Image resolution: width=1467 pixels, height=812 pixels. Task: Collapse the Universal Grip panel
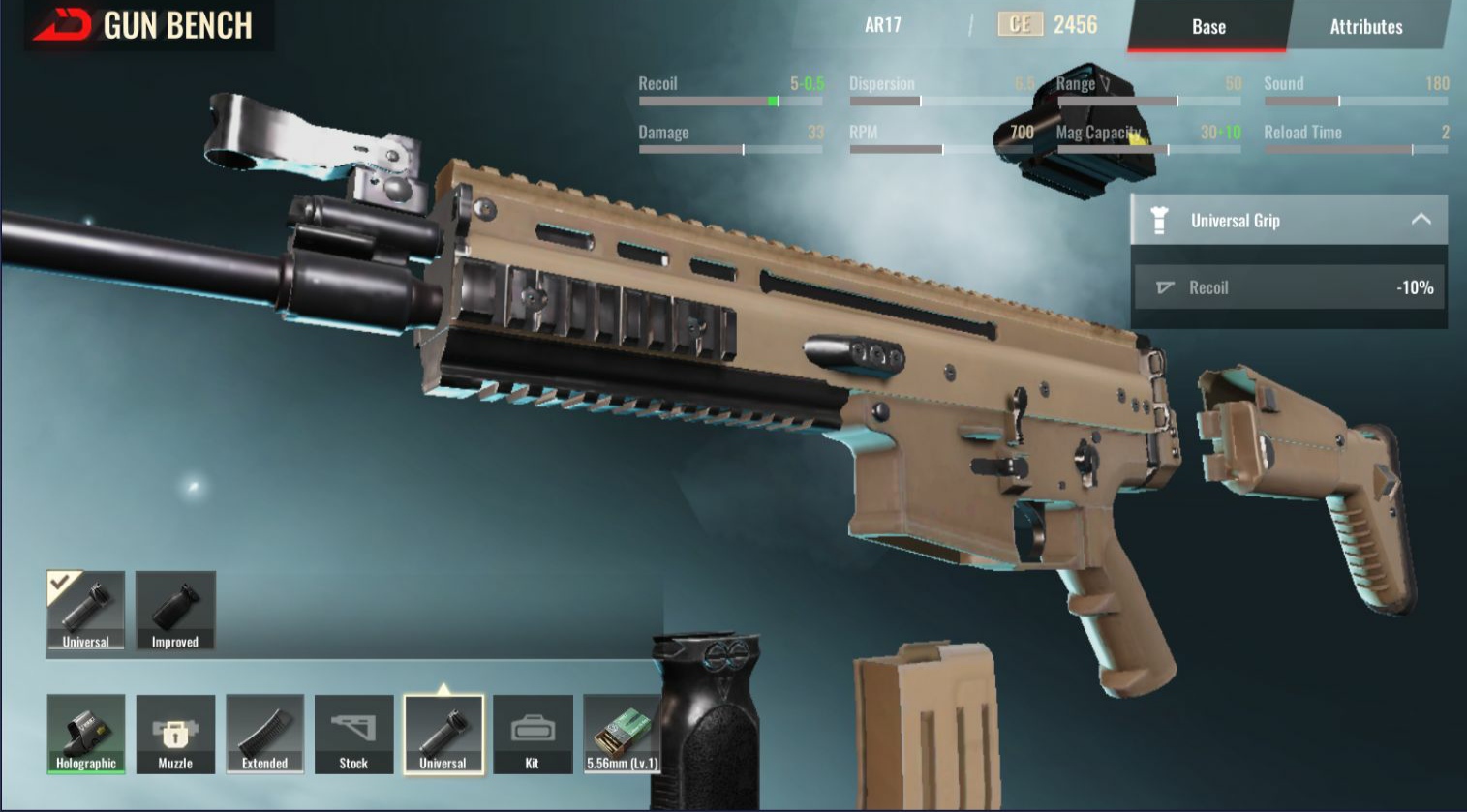[x=1421, y=220]
